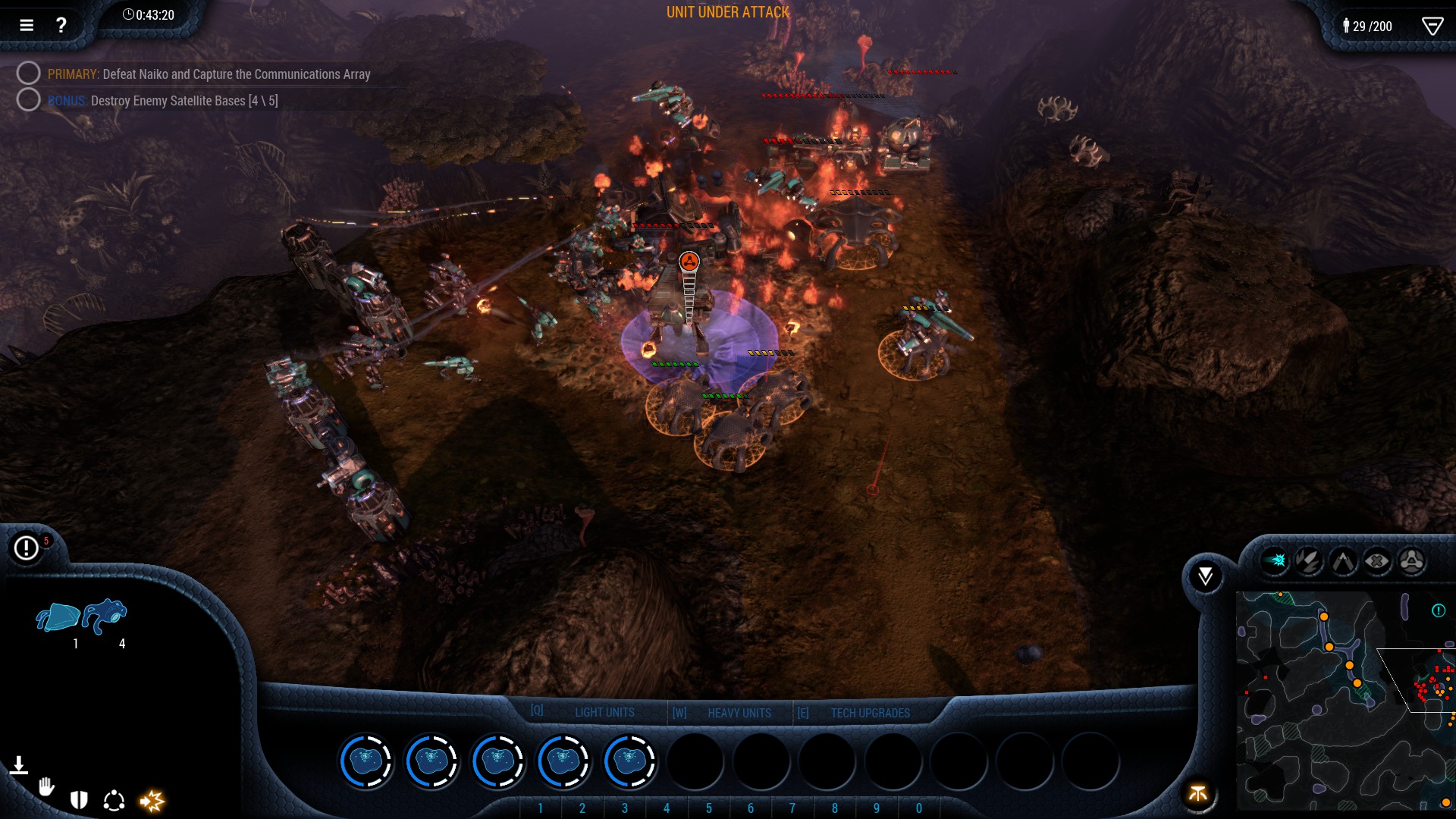Activate the hold position hand icon
Image resolution: width=1456 pixels, height=819 pixels.
48,787
